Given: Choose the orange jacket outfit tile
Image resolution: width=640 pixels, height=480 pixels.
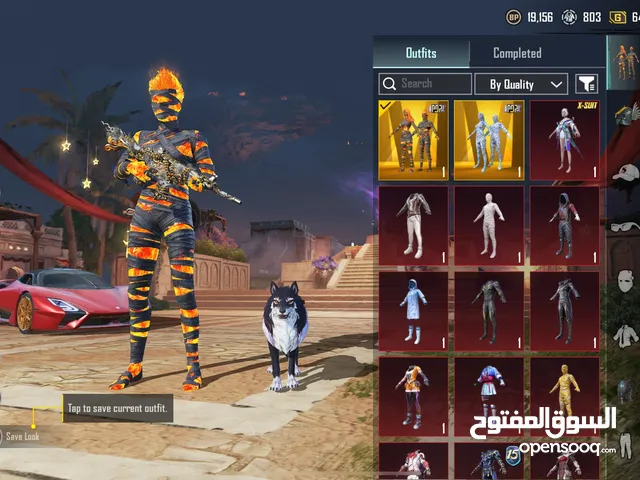Looking at the screenshot, I should pos(413,393).
